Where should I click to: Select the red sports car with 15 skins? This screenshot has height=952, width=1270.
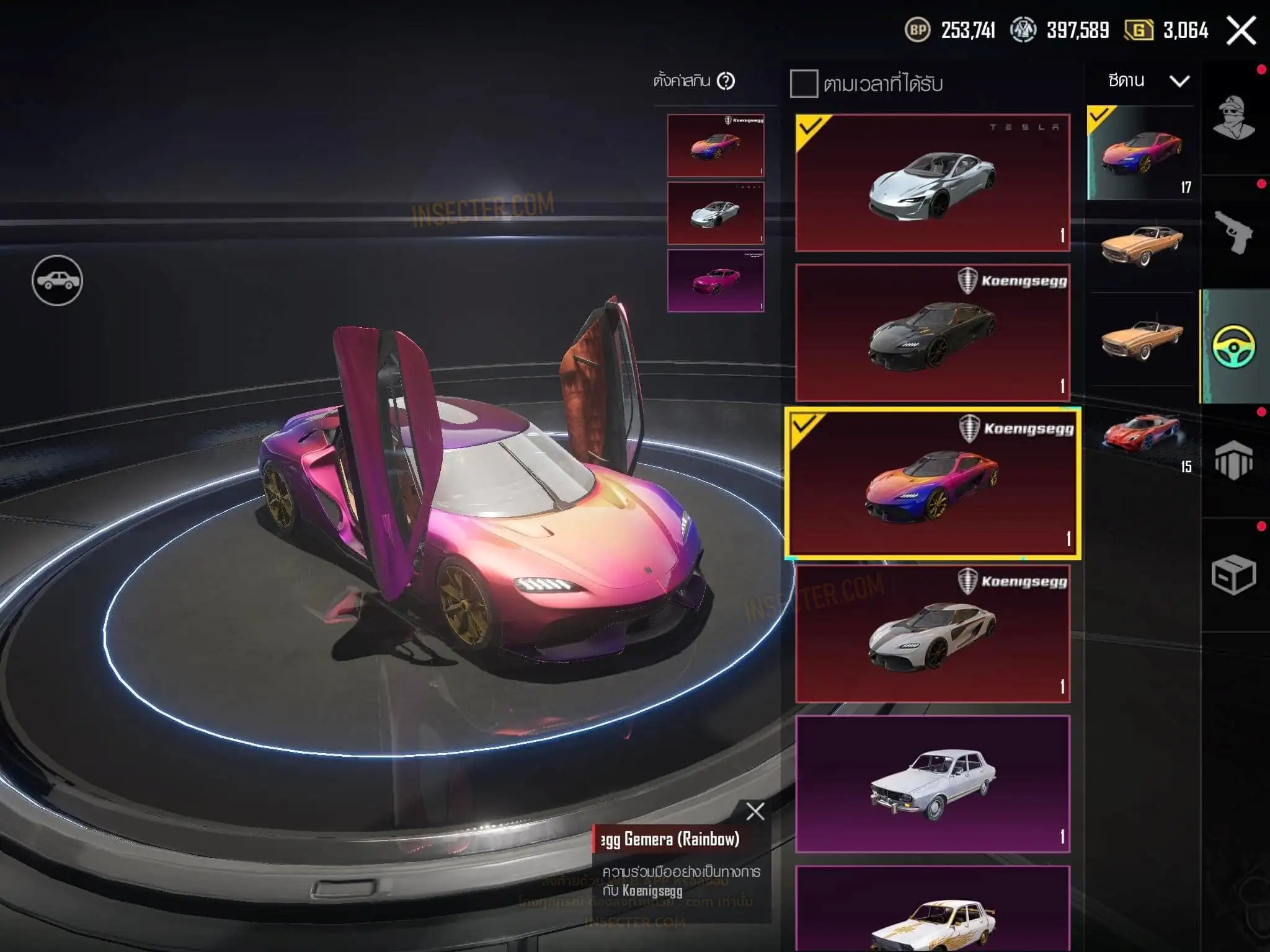tap(1142, 434)
